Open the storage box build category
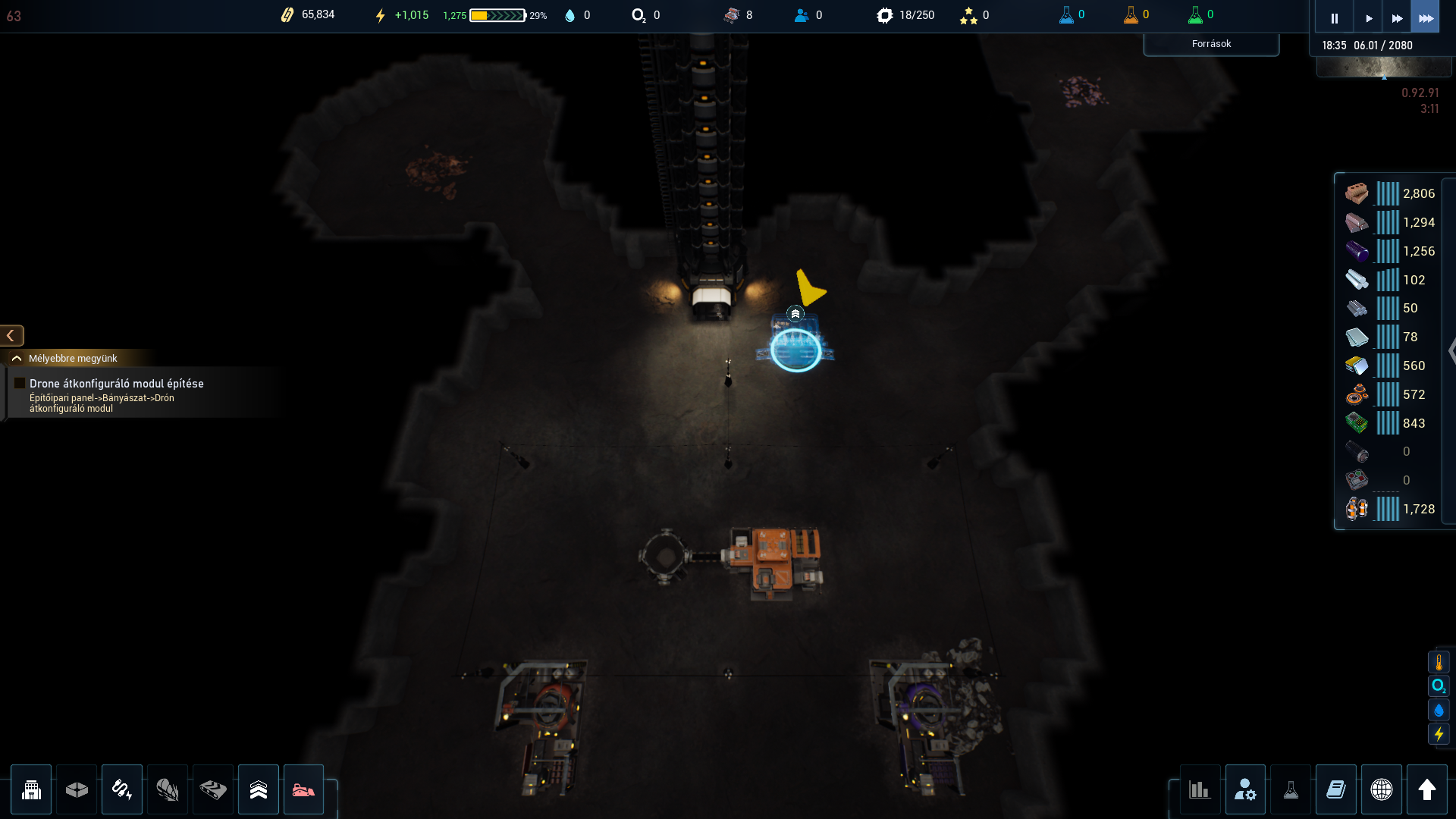This screenshot has width=1456, height=819. pyautogui.click(x=77, y=789)
